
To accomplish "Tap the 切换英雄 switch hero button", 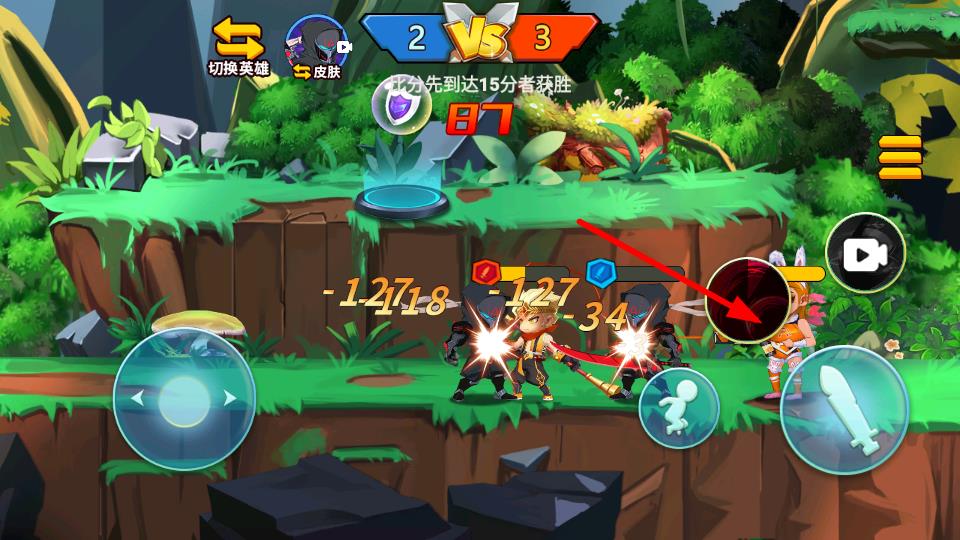I will point(238,46).
